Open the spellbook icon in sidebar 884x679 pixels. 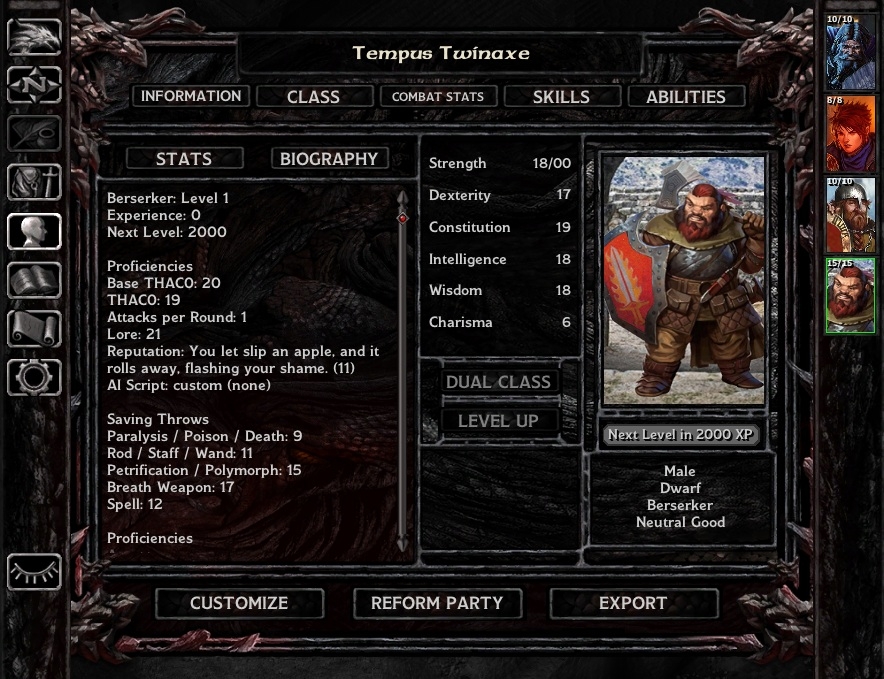point(34,280)
